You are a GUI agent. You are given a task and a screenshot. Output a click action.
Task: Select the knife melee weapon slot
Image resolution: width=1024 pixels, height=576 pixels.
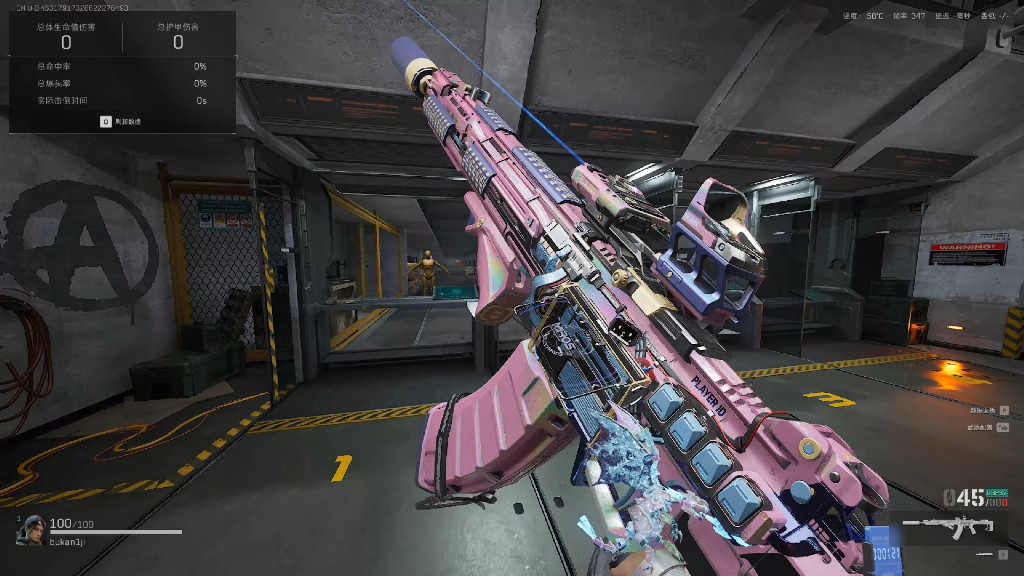pyautogui.click(x=986, y=554)
